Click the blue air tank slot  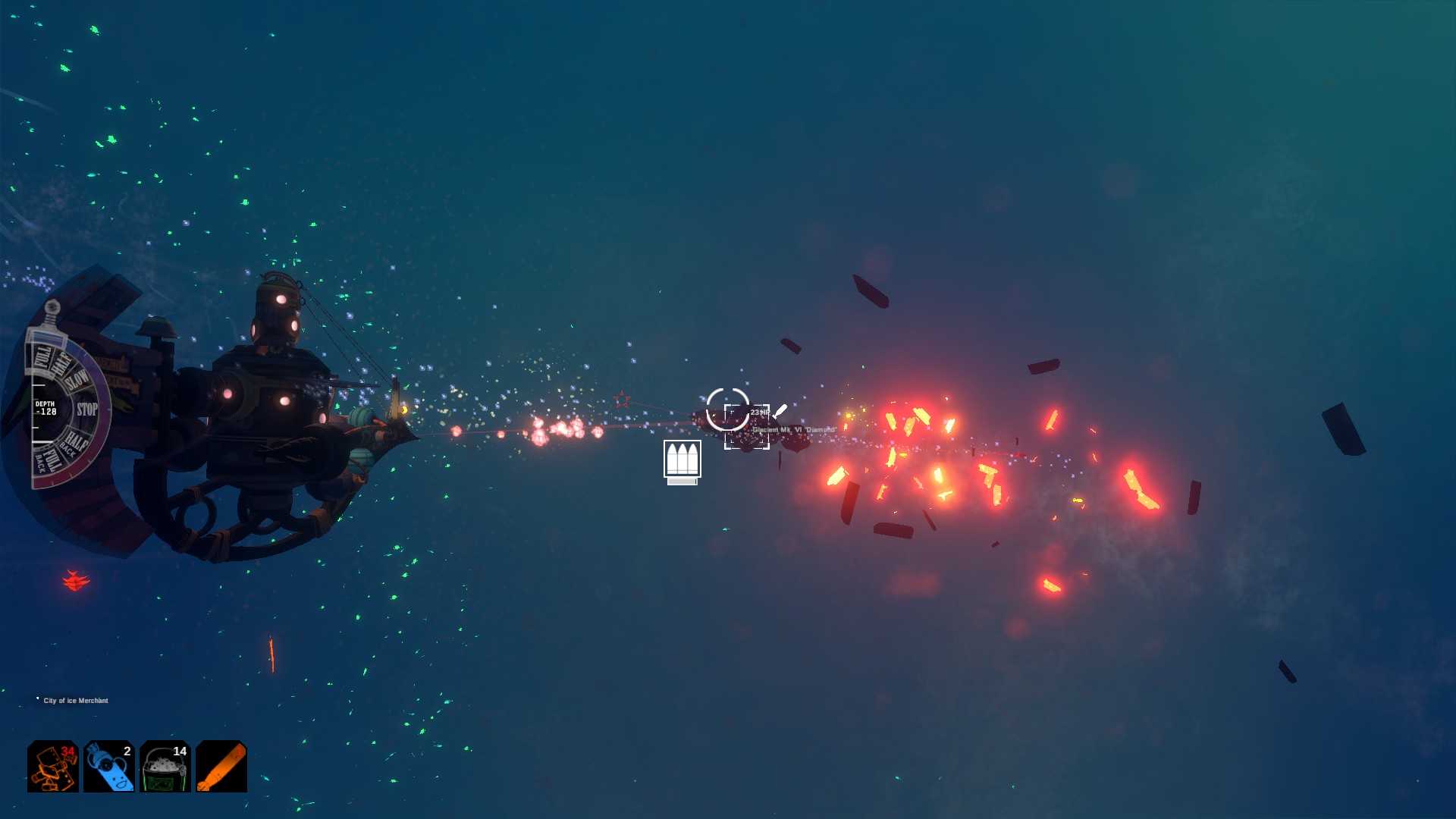tap(109, 767)
